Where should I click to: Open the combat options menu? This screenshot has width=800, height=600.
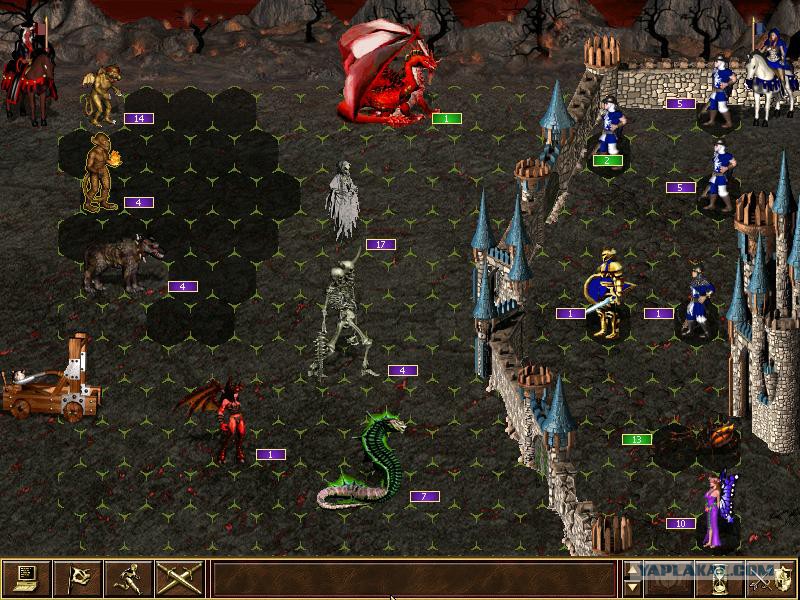click(x=27, y=578)
